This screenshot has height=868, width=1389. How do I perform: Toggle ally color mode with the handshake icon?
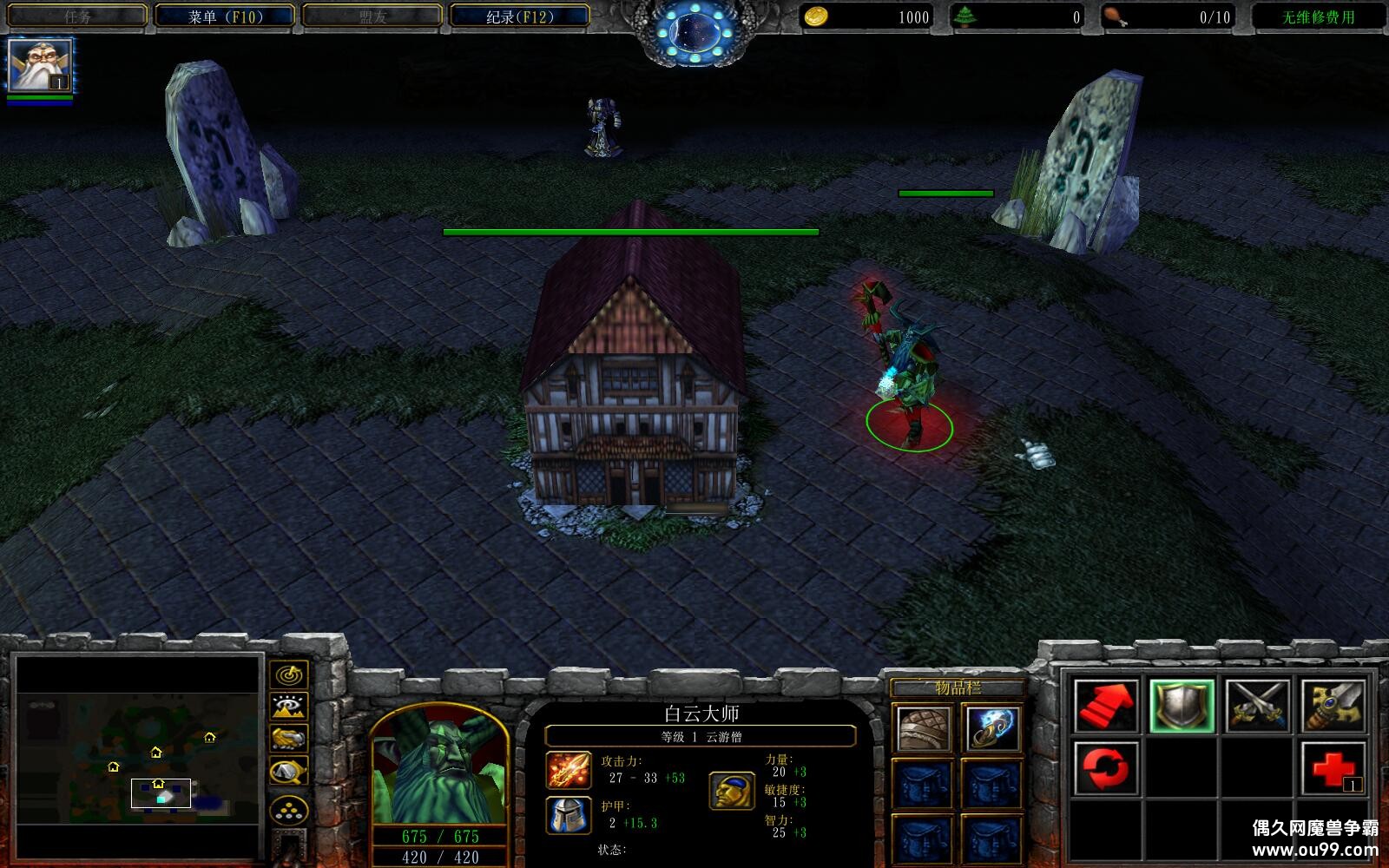[x=288, y=739]
